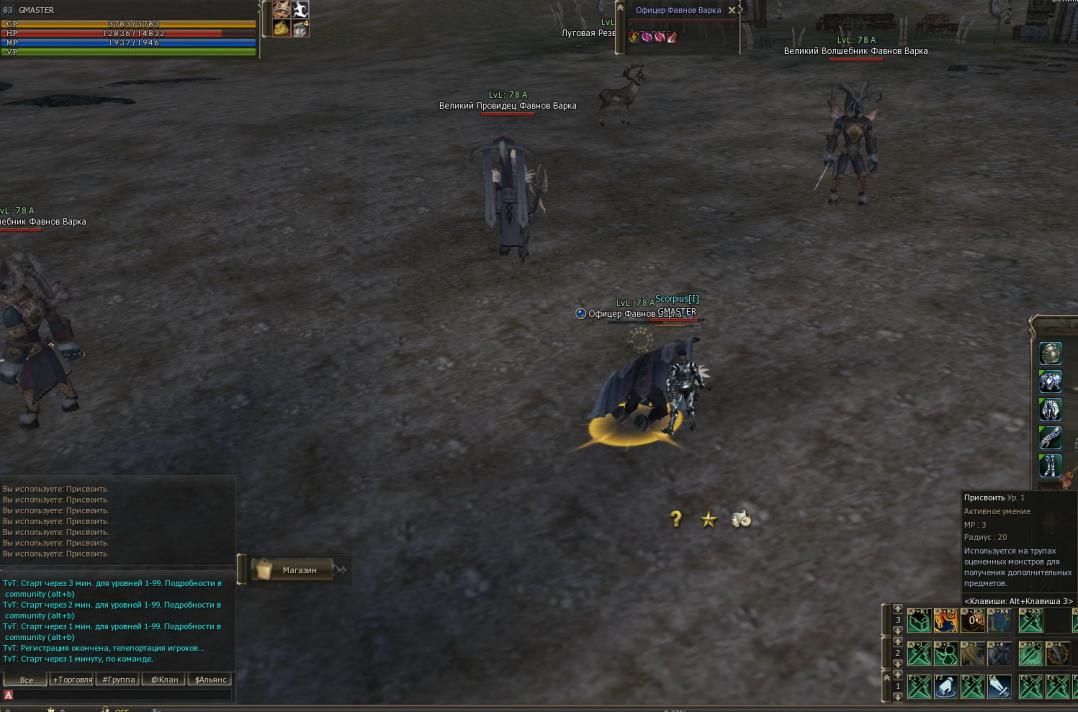The image size is (1078, 712).
Task: Click the down arrow on hotbar row 1
Action: tap(897, 698)
